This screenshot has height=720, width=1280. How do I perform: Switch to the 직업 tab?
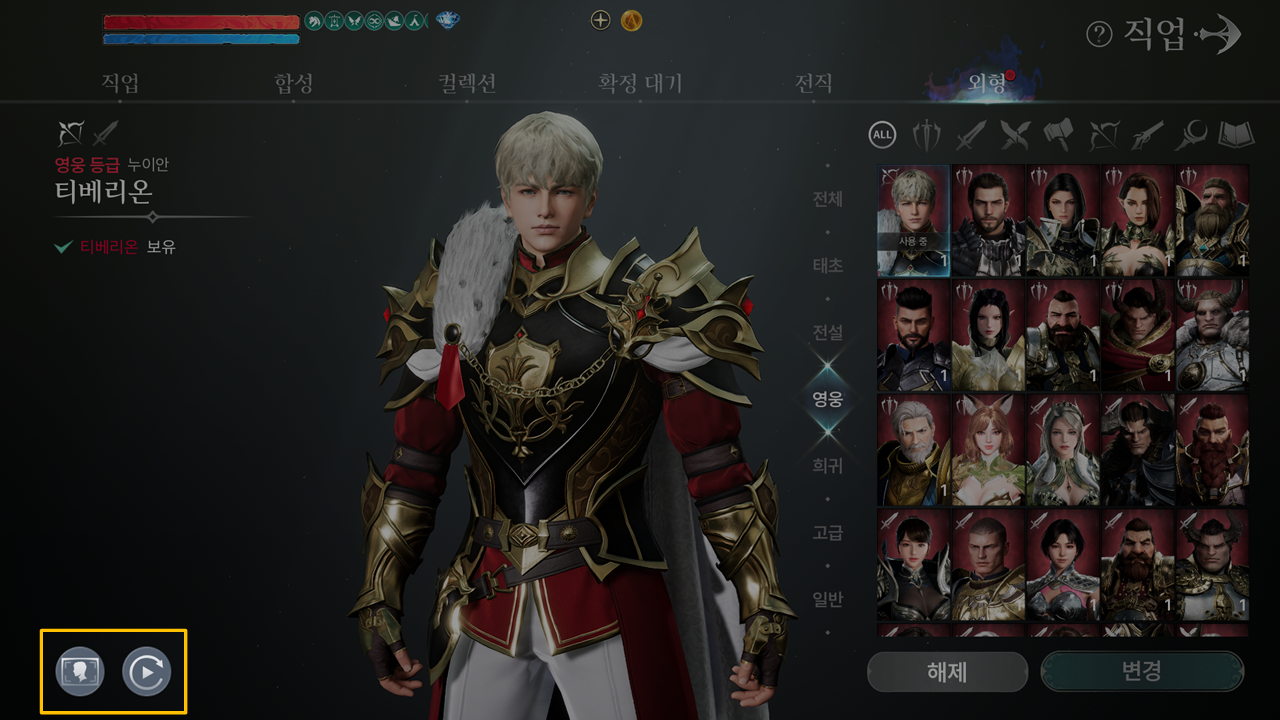[120, 83]
